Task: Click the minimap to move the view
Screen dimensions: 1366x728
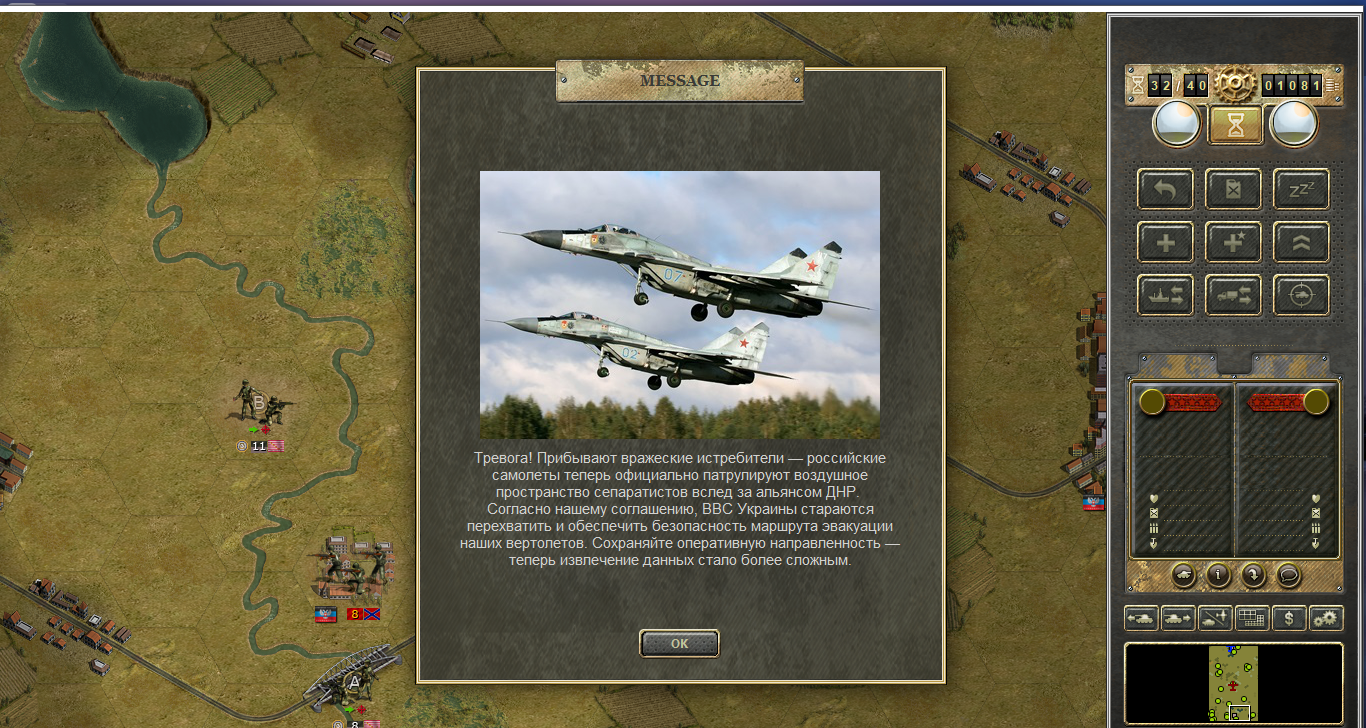Action: [x=1233, y=683]
